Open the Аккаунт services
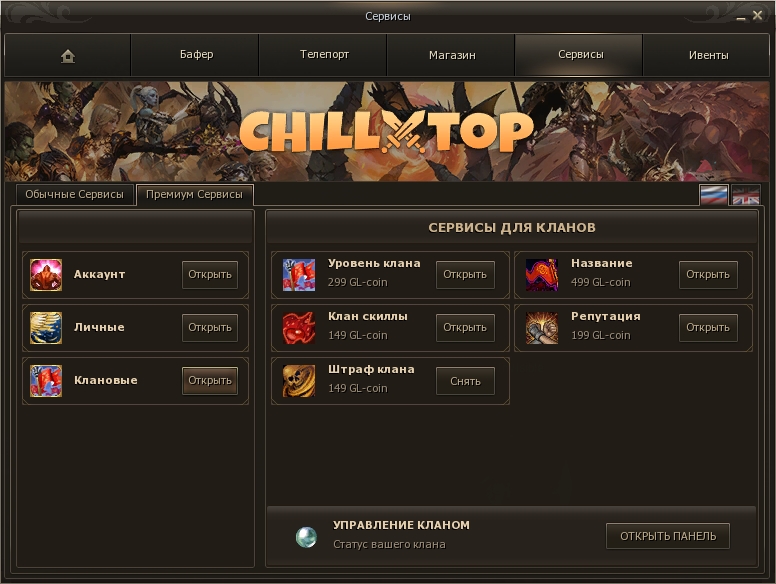 [210, 274]
